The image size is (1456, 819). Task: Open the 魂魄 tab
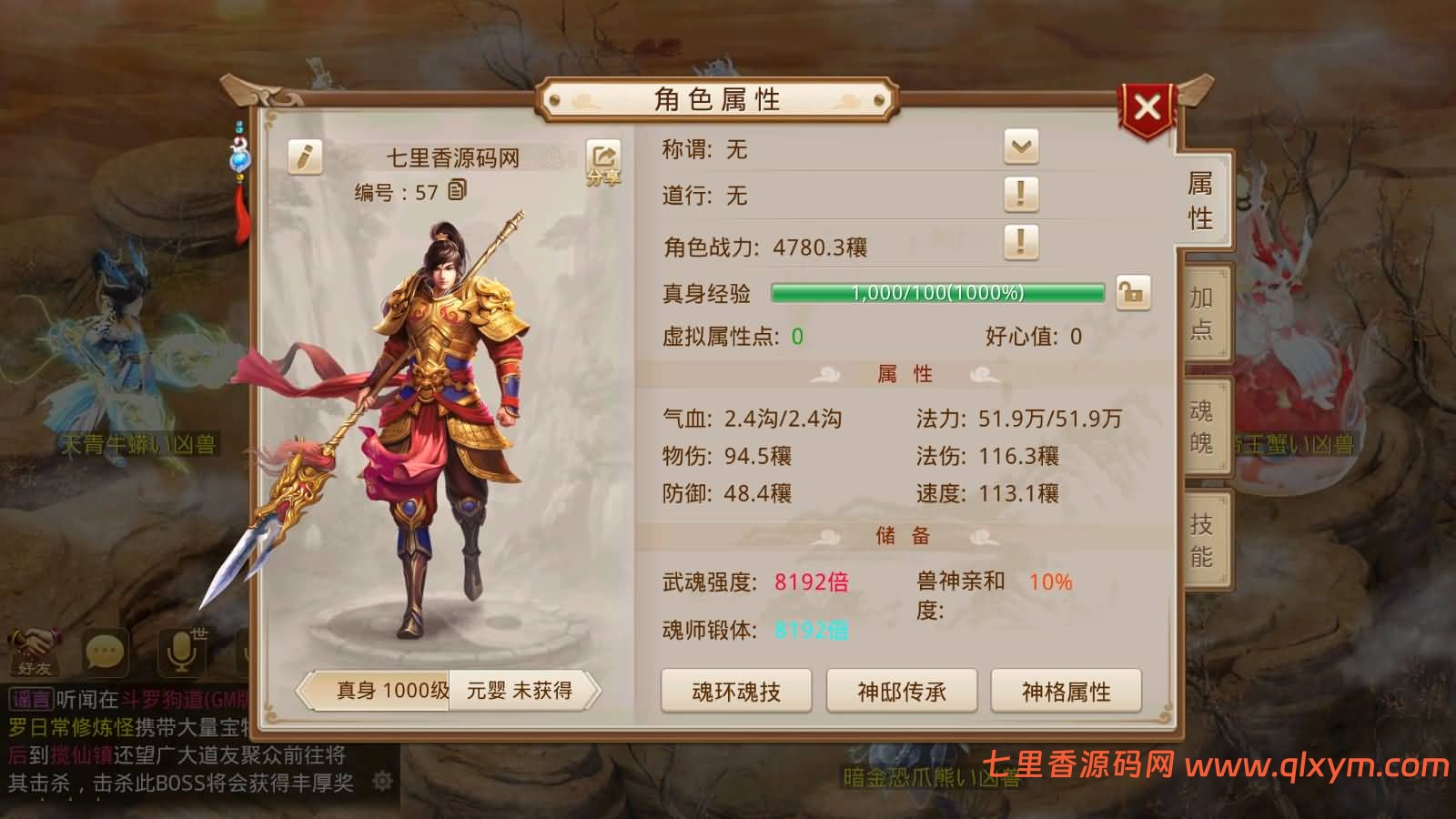pos(1203,426)
